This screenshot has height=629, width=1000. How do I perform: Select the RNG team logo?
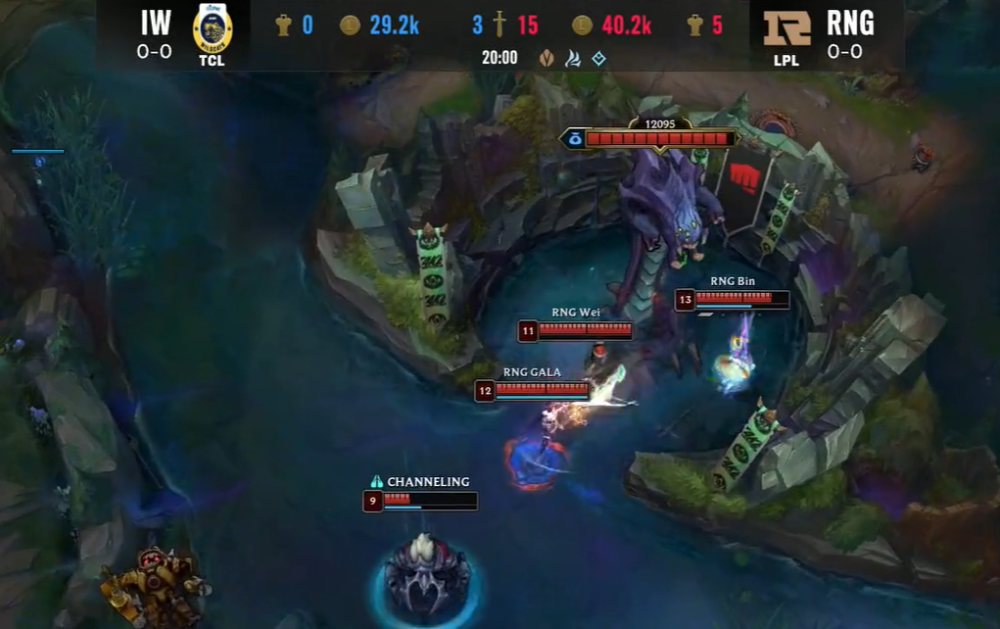(x=788, y=29)
